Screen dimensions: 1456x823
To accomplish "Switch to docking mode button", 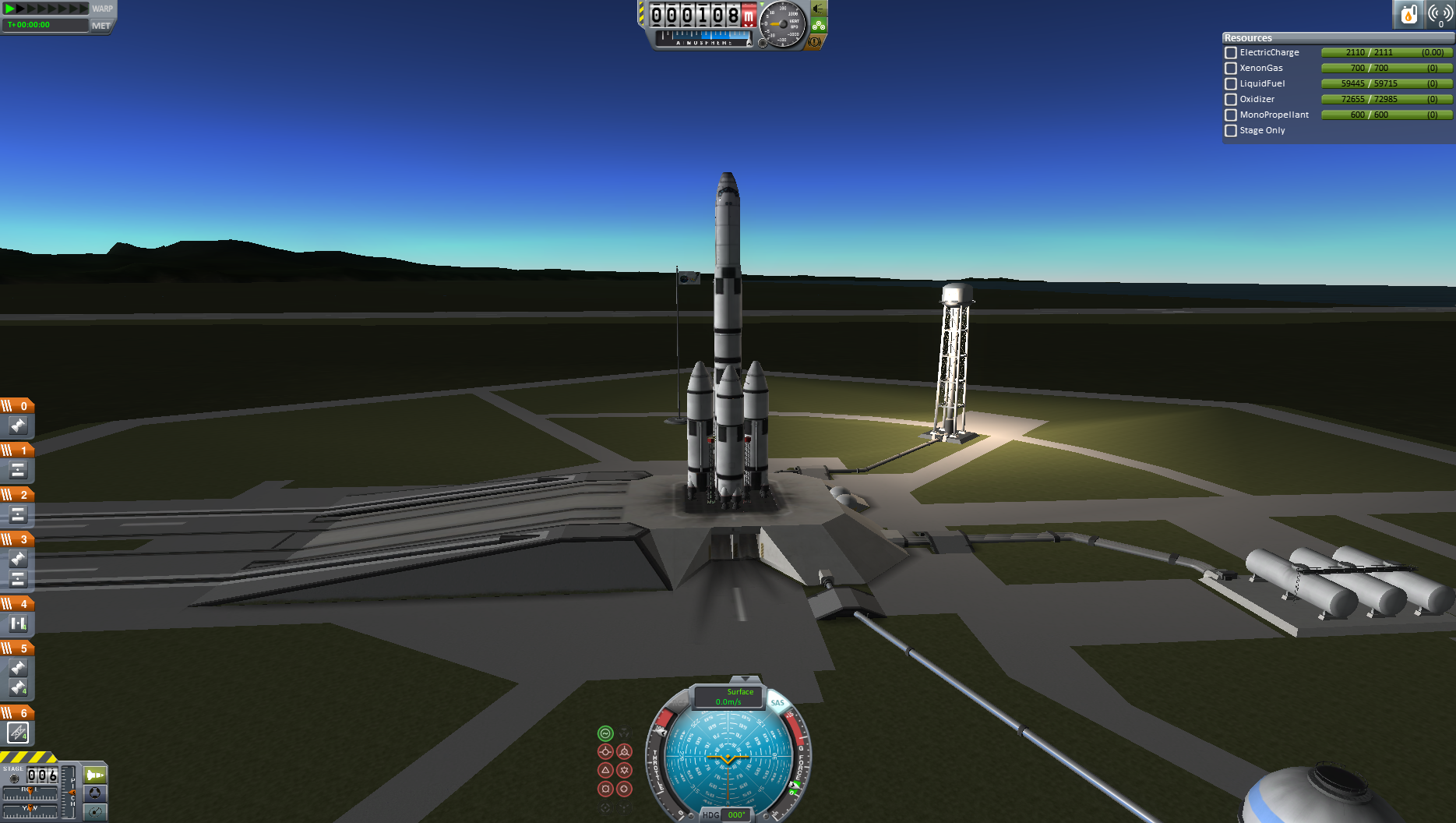I will coord(95,793).
